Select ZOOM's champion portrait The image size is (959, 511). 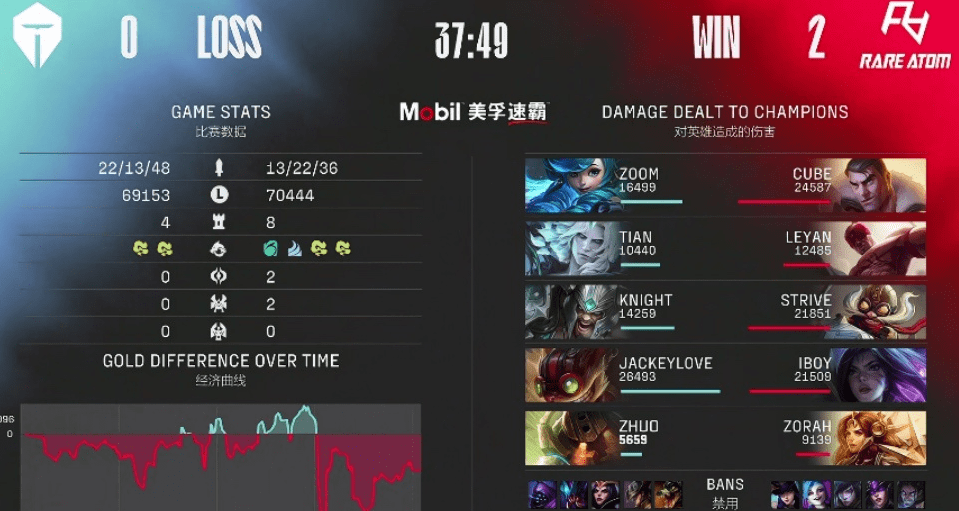570,185
